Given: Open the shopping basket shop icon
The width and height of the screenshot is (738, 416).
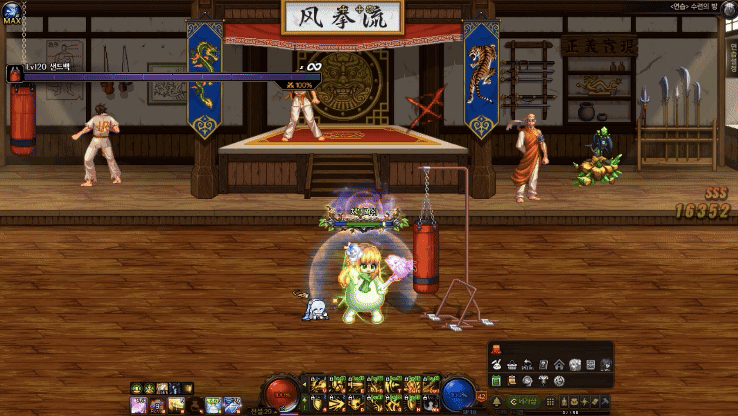Looking at the screenshot, I should point(512,365).
